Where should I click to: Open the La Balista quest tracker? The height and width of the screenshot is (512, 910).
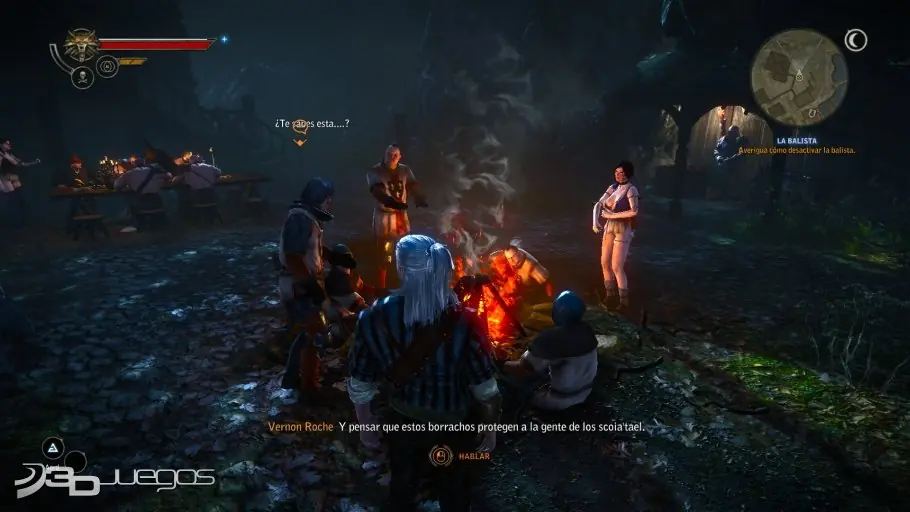pyautogui.click(x=797, y=145)
